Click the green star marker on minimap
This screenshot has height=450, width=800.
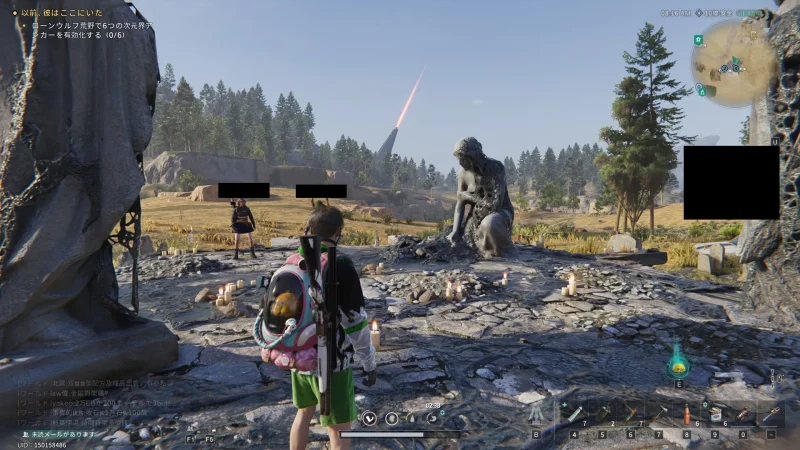pos(698,40)
